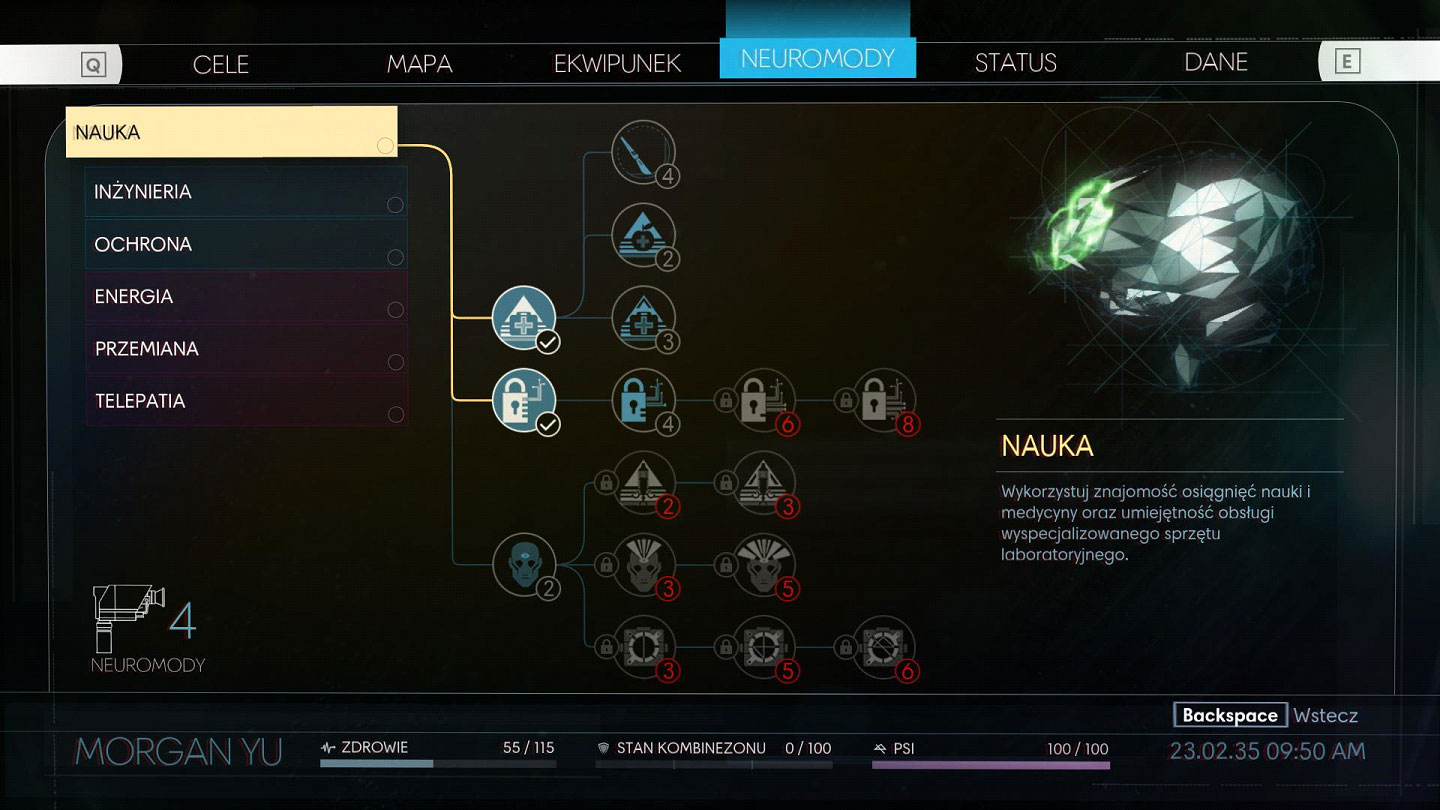The height and width of the screenshot is (810, 1440).
Task: Switch to the PRZEMIANA skill category
Action: [x=245, y=349]
